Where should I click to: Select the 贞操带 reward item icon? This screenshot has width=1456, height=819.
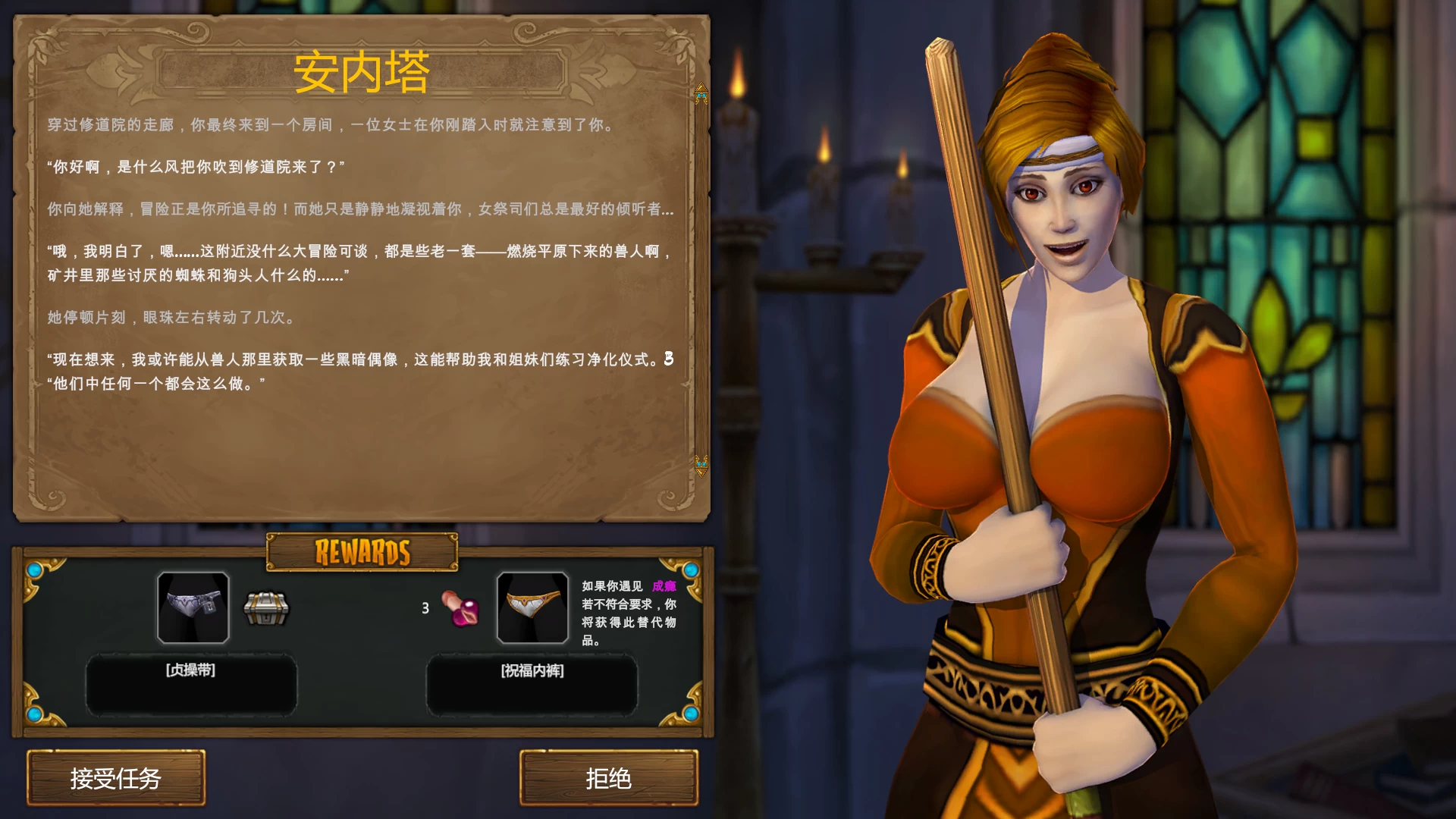193,607
